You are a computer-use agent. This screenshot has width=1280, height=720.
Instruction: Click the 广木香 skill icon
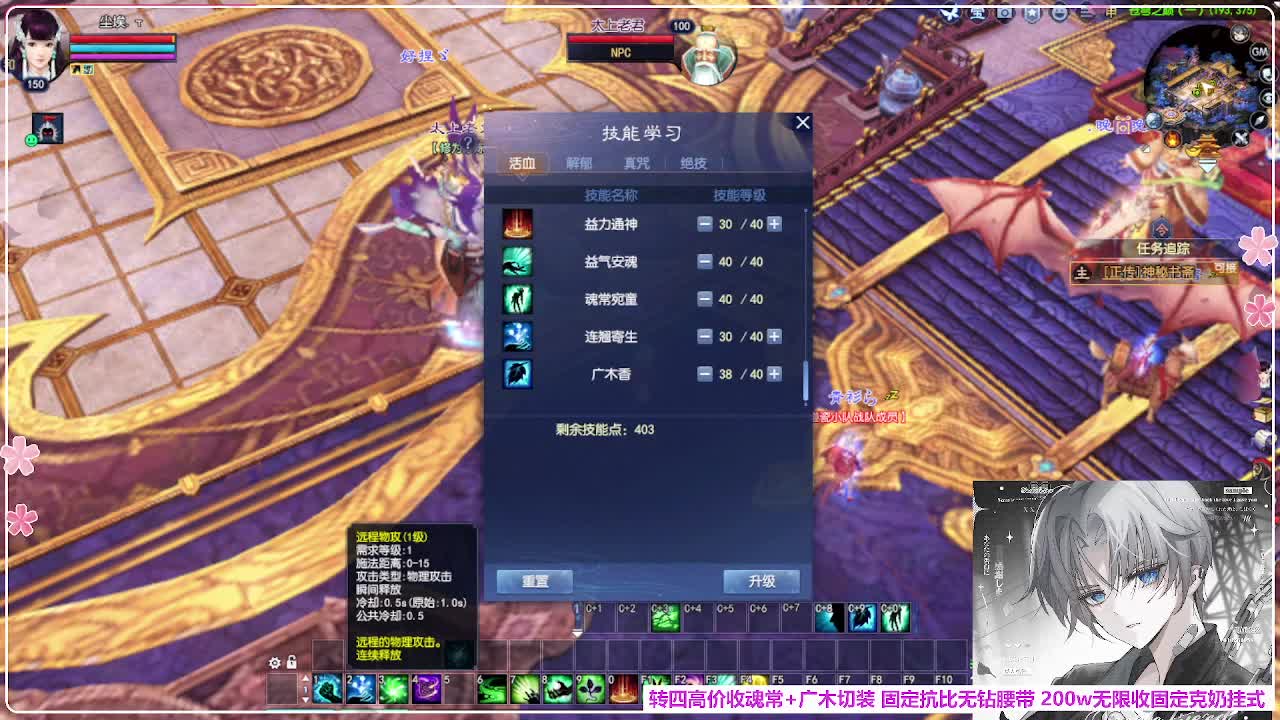click(x=516, y=374)
